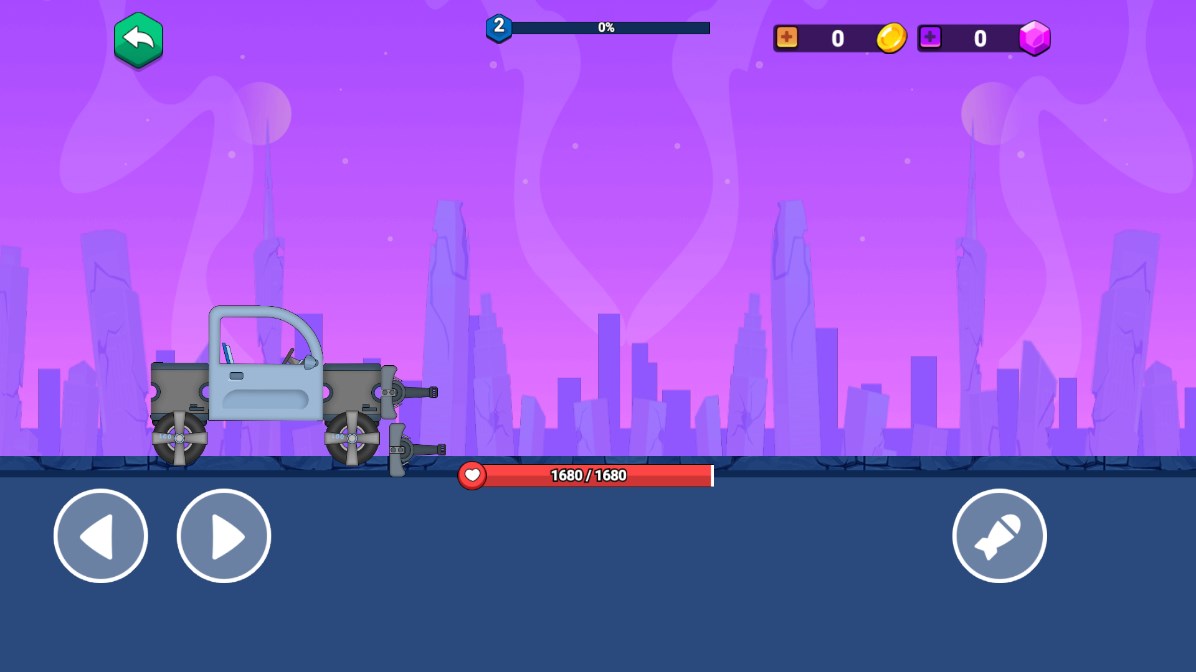Tap the drive left arrow button
This screenshot has width=1196, height=672.
click(100, 536)
